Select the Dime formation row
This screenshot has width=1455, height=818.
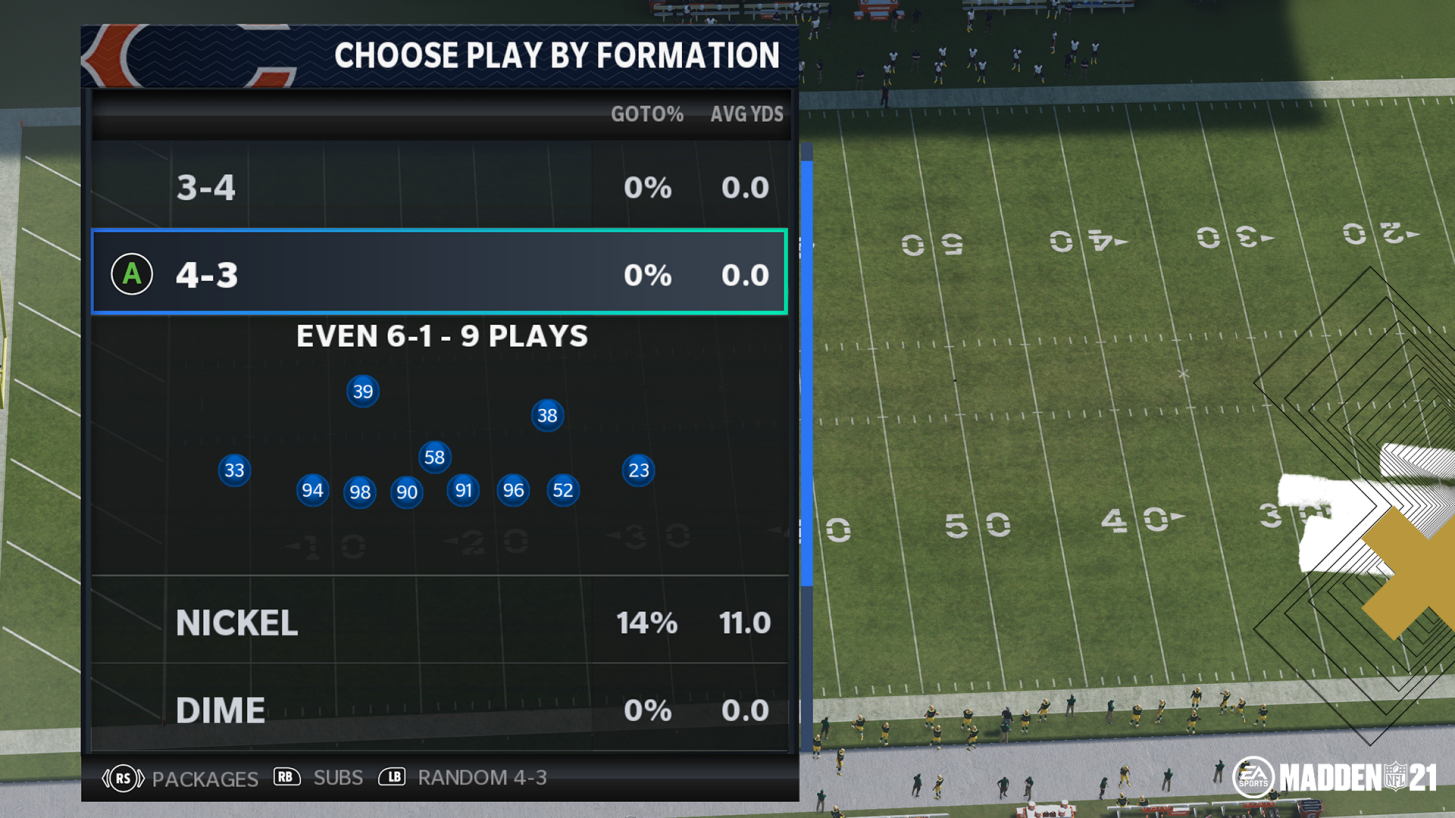coord(440,709)
